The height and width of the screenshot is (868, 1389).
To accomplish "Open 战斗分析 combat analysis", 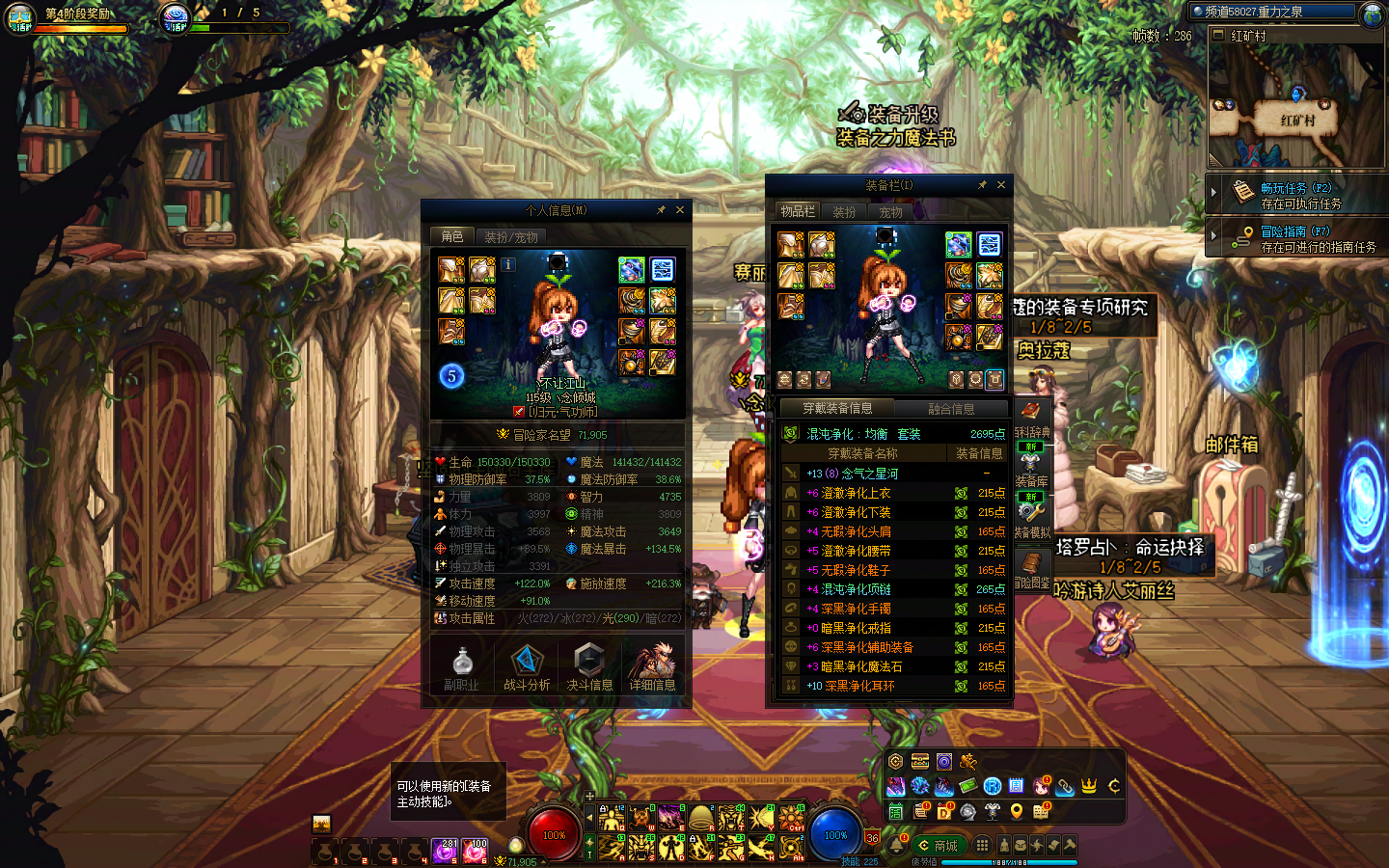I will click(x=527, y=667).
